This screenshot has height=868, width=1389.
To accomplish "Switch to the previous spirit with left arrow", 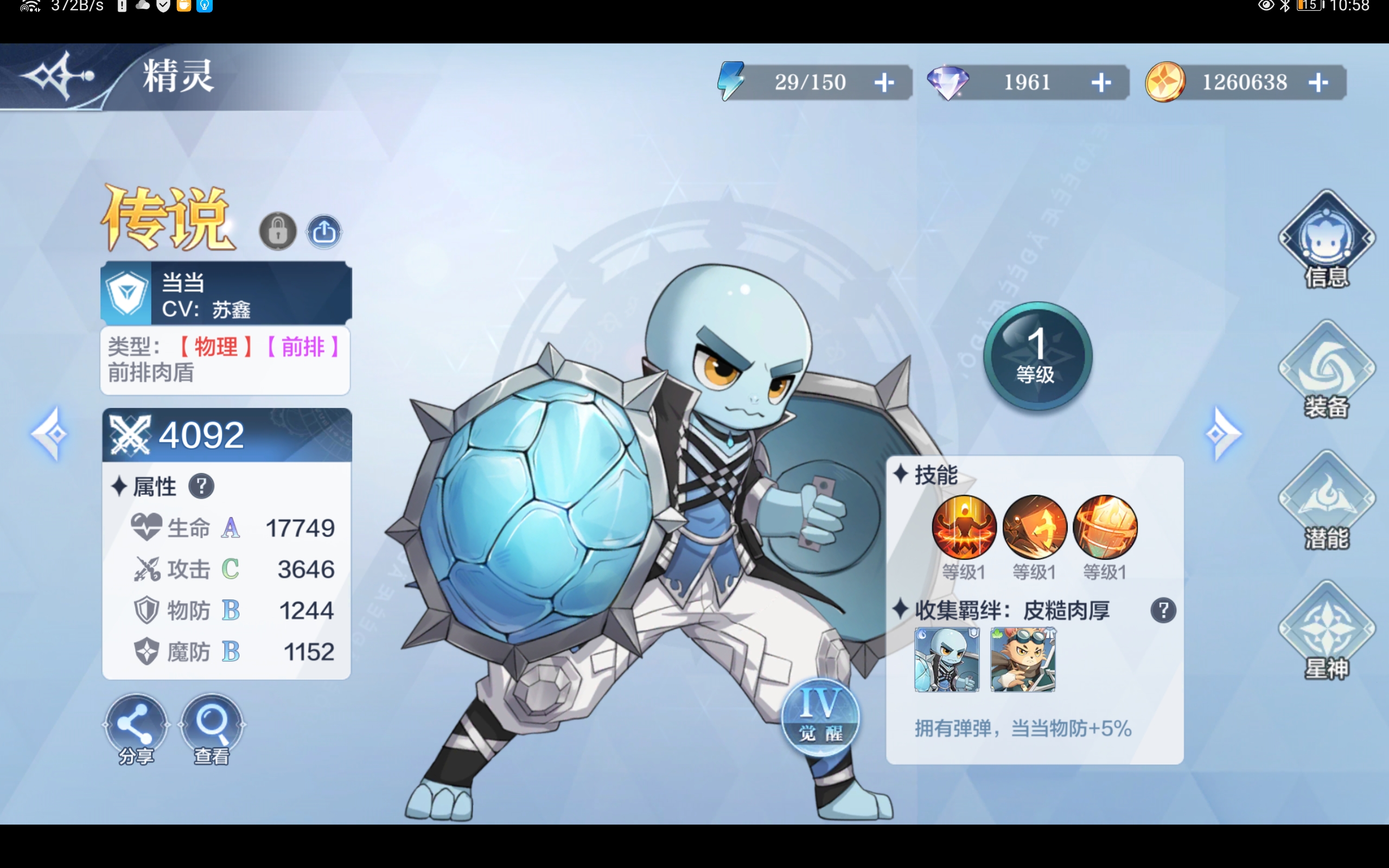I will point(50,434).
